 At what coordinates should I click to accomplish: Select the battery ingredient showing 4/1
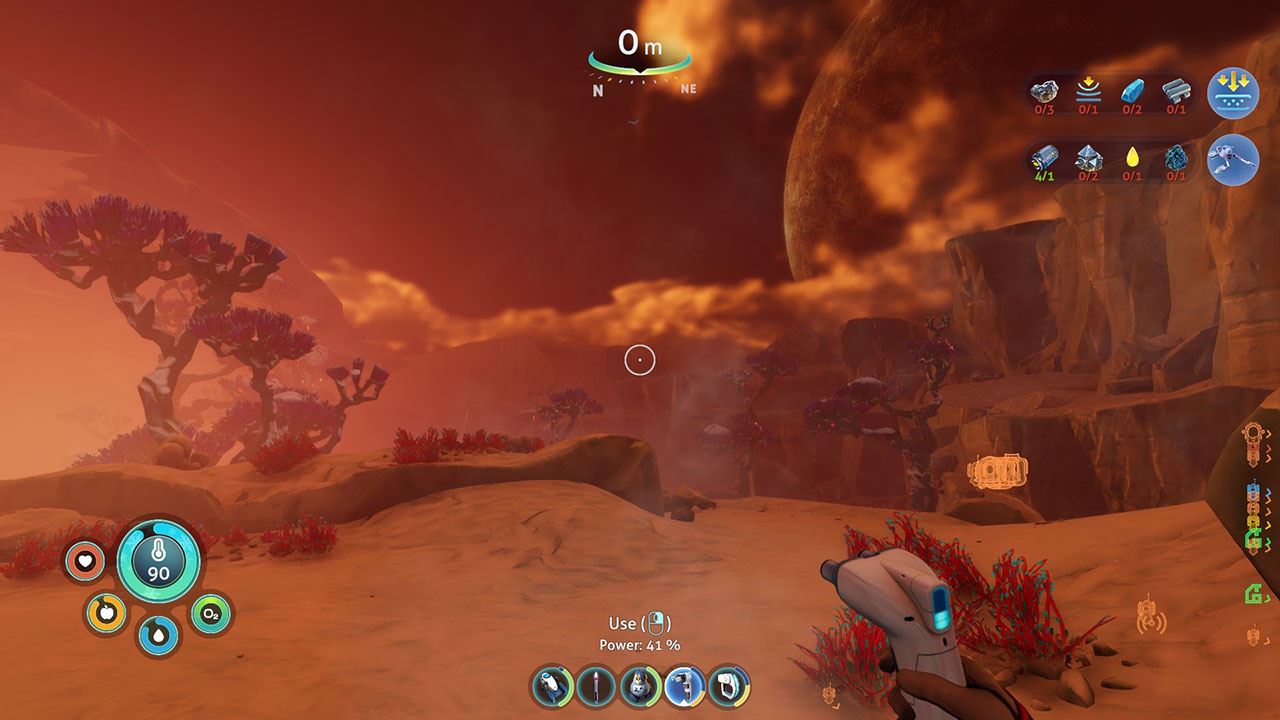point(1044,158)
